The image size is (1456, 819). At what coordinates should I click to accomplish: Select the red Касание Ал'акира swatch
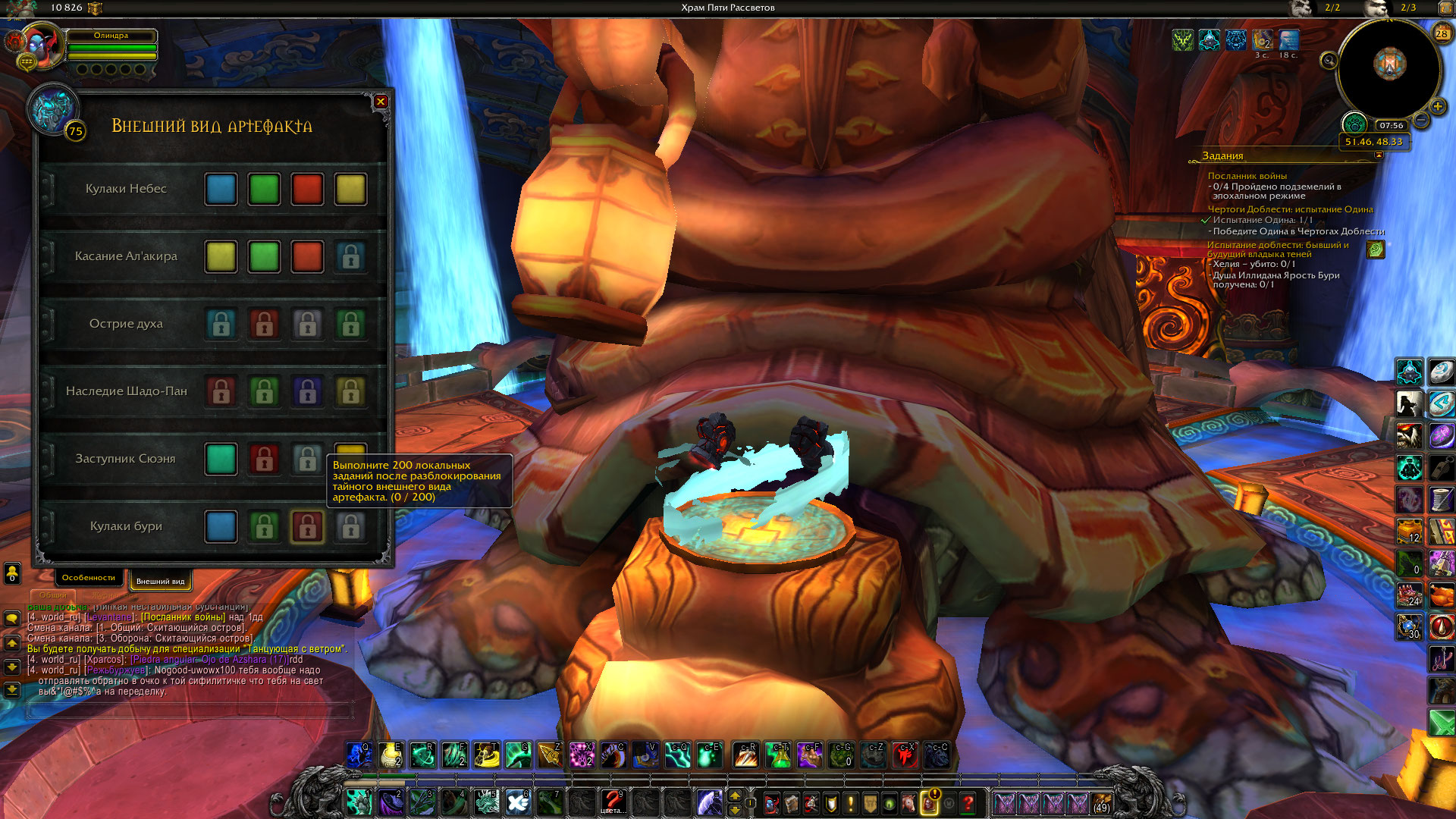[x=307, y=257]
